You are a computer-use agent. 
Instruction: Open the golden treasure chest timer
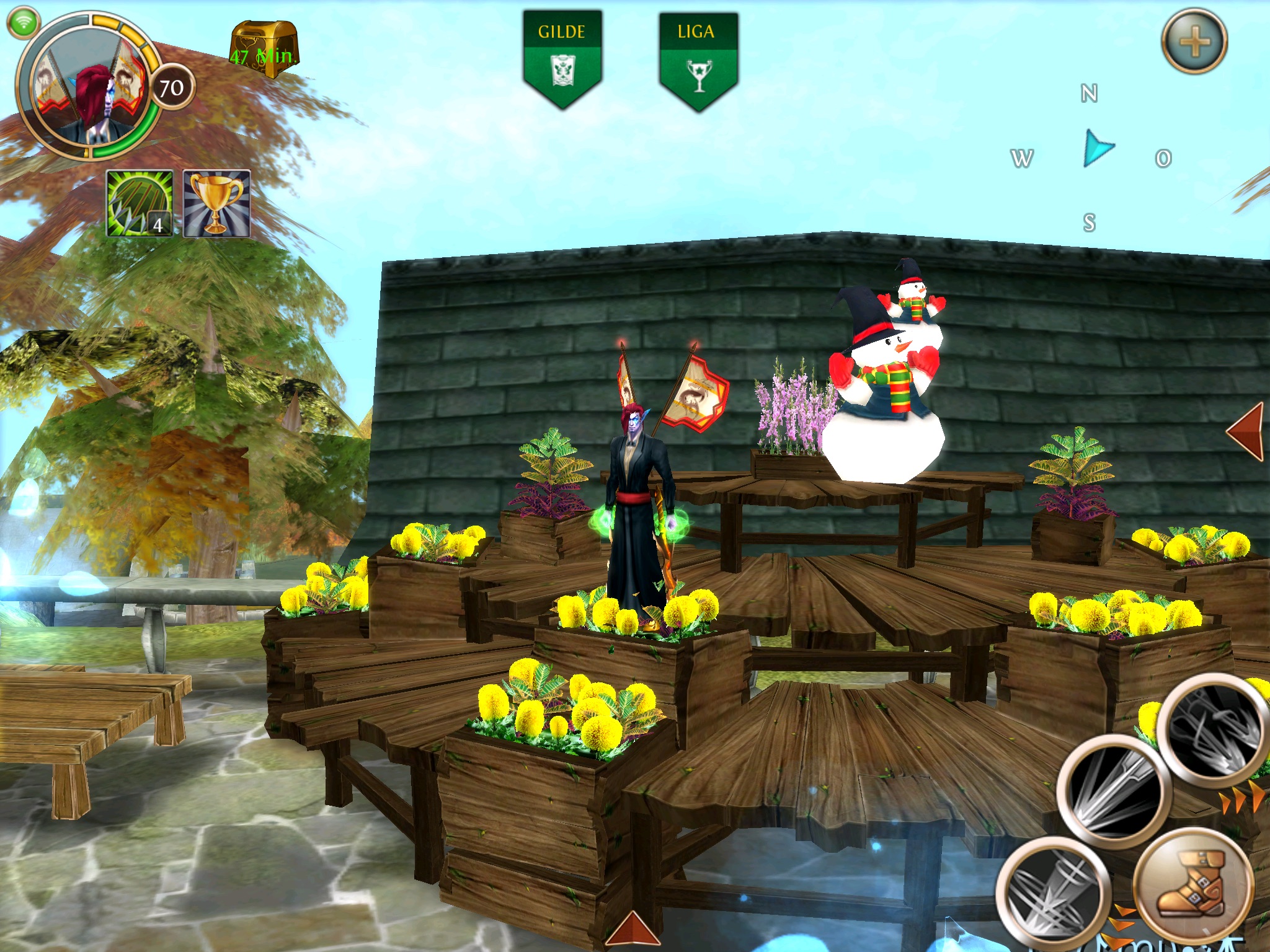coord(264,50)
